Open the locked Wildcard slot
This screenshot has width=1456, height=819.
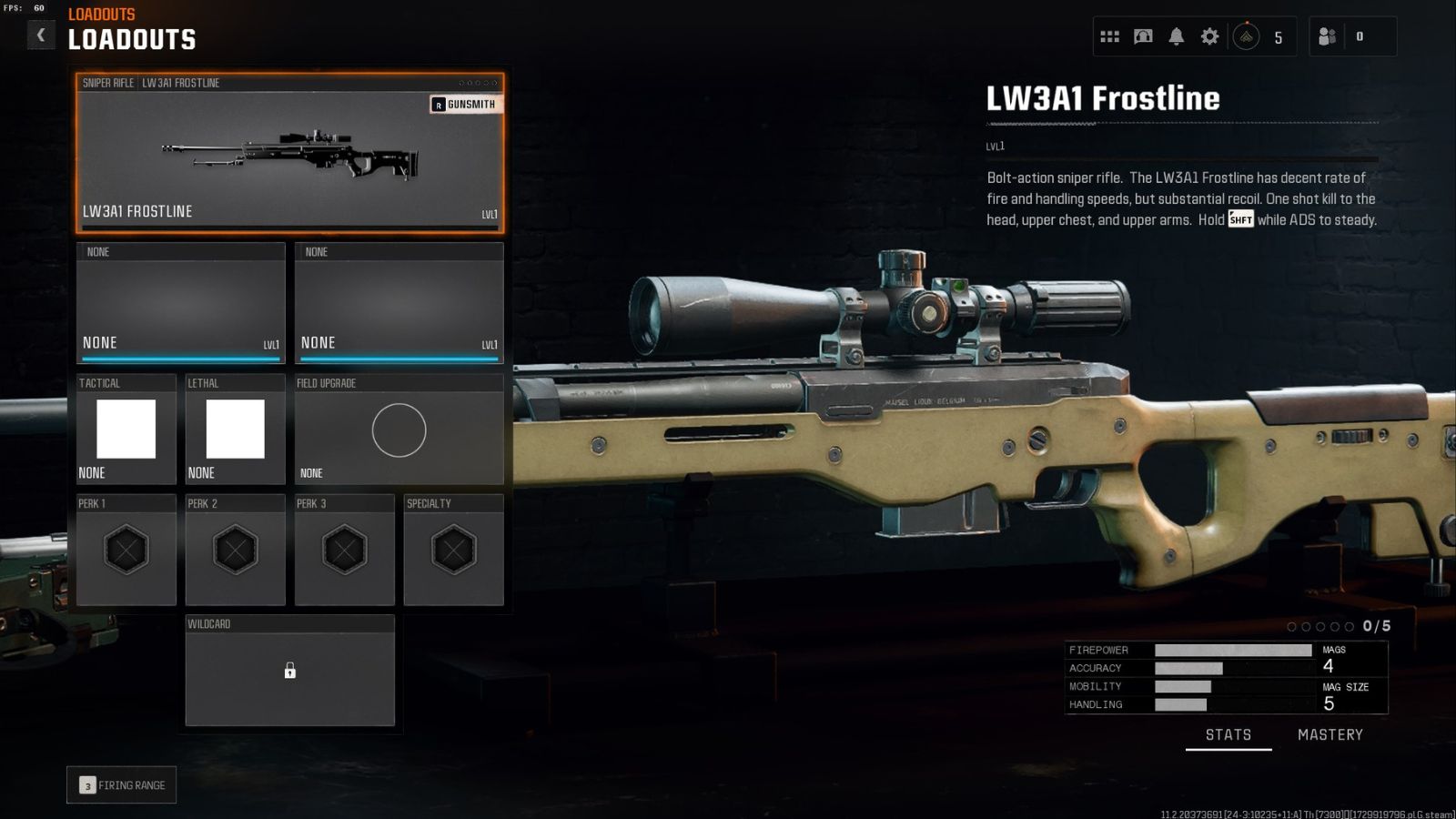pyautogui.click(x=289, y=672)
